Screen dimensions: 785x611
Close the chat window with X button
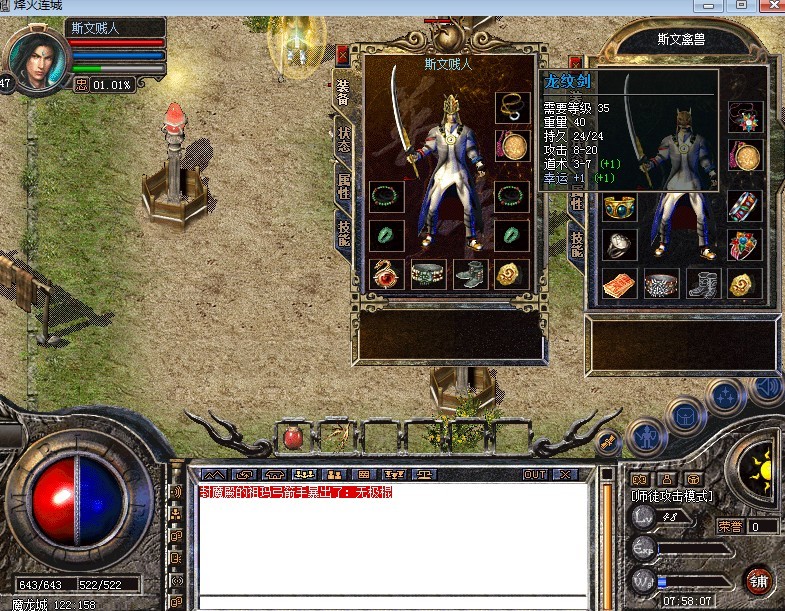[565, 474]
